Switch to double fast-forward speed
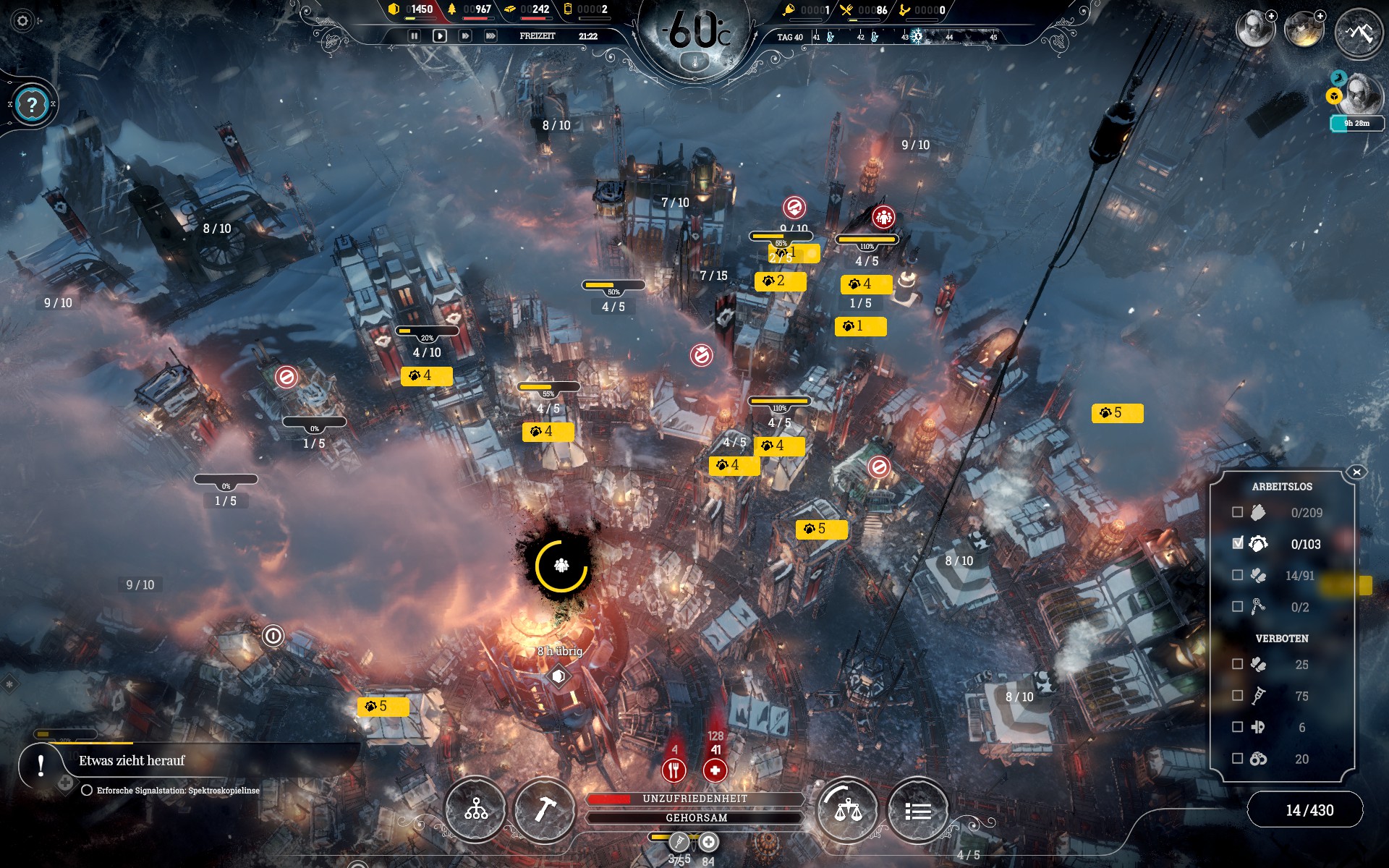1389x868 pixels. [x=465, y=35]
